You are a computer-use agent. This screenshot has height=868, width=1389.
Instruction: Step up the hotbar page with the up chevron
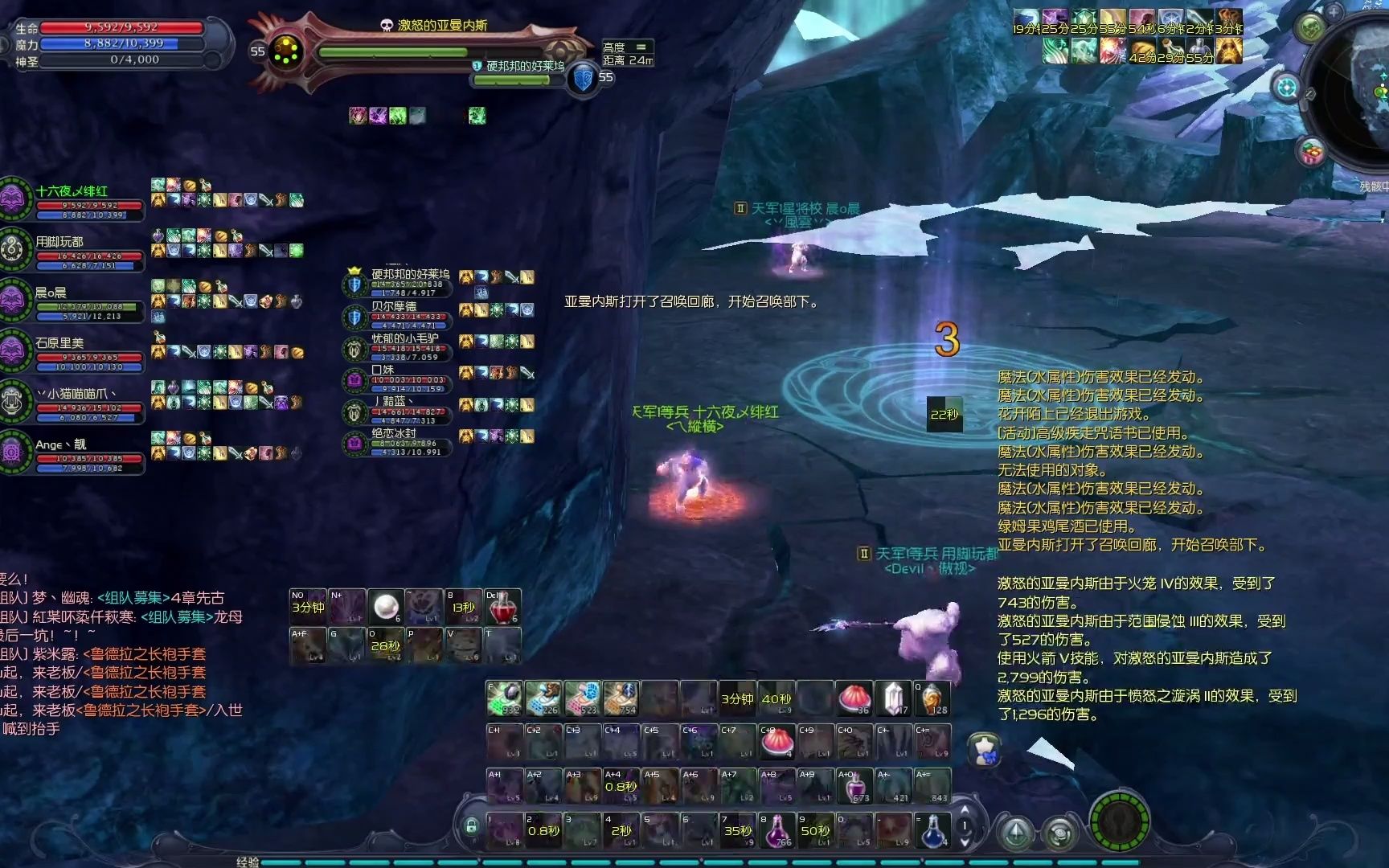coord(965,809)
